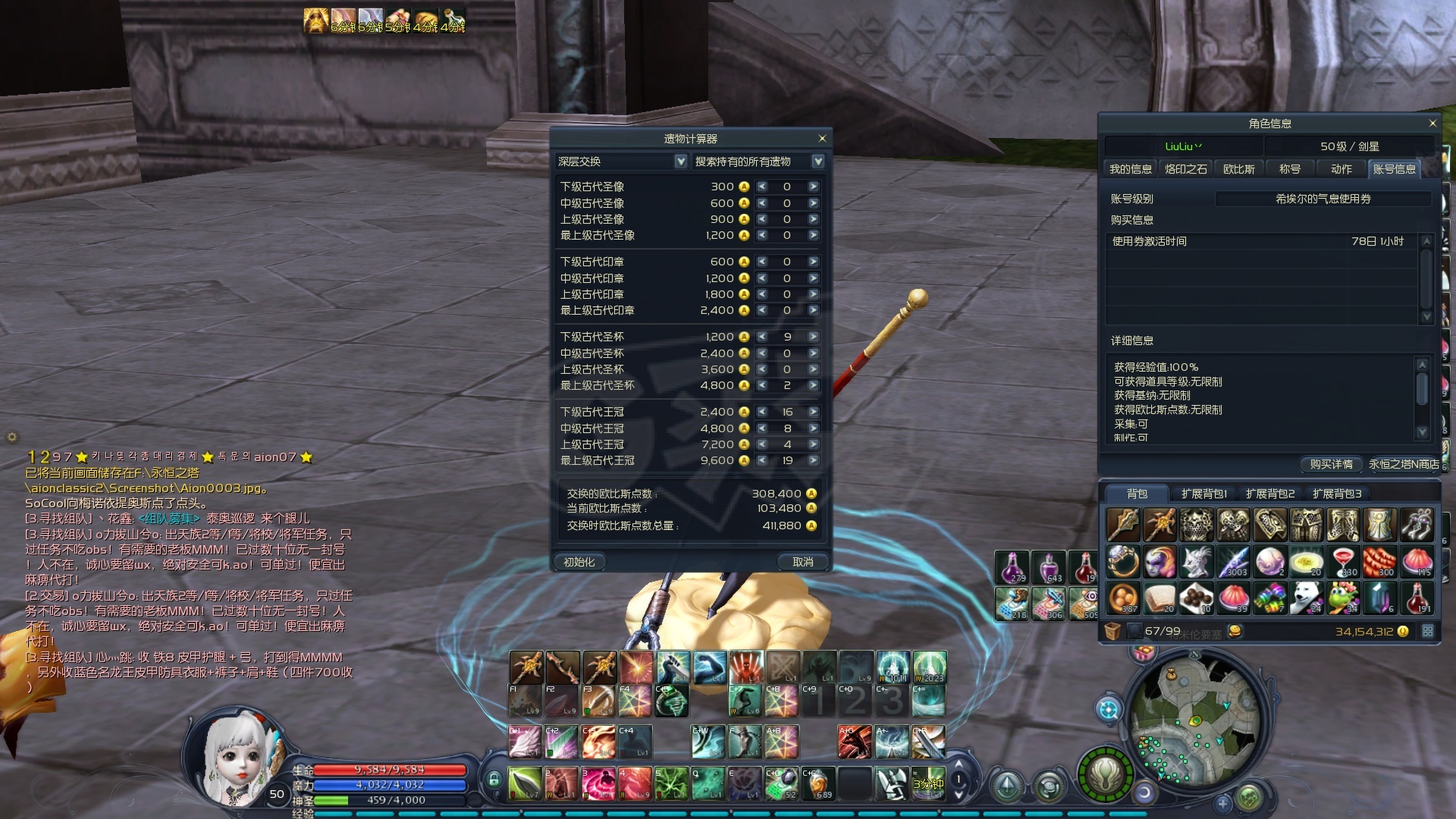1456x819 pixels.
Task: Click the 购买详情 button
Action: point(1331,464)
